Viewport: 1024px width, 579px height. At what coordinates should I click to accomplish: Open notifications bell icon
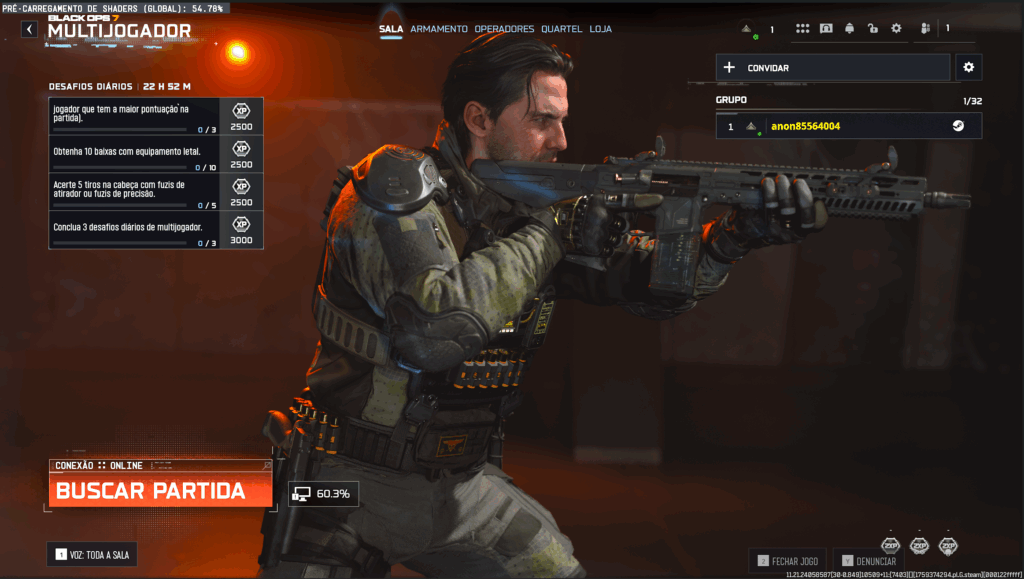pyautogui.click(x=849, y=29)
